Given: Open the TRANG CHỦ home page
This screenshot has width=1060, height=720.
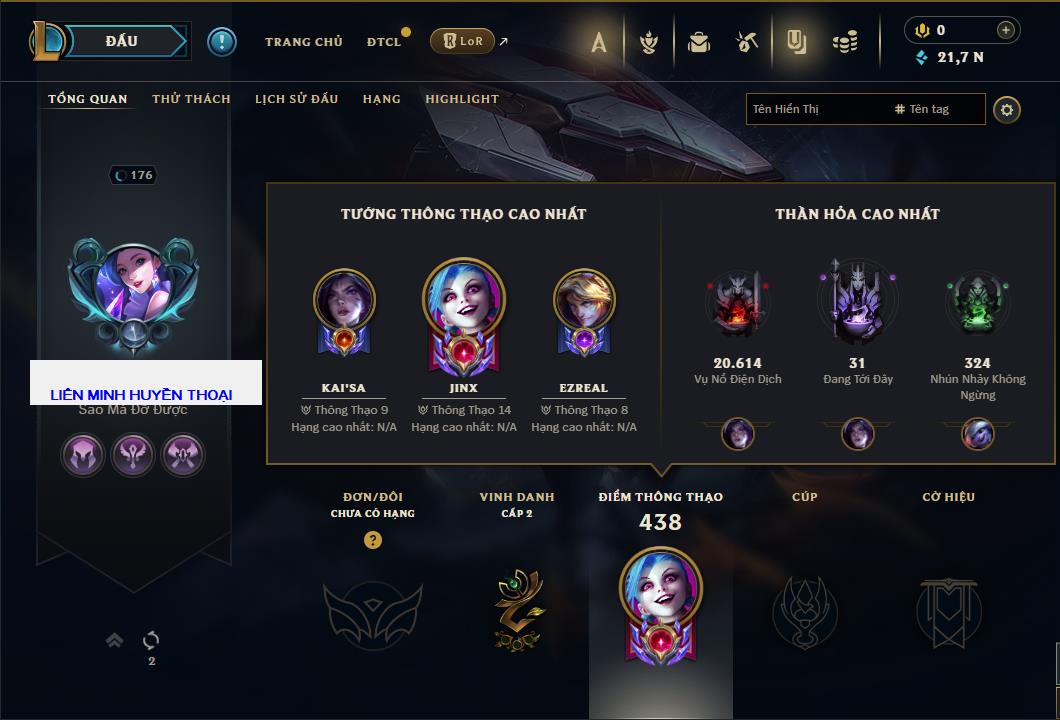Looking at the screenshot, I should (x=303, y=42).
